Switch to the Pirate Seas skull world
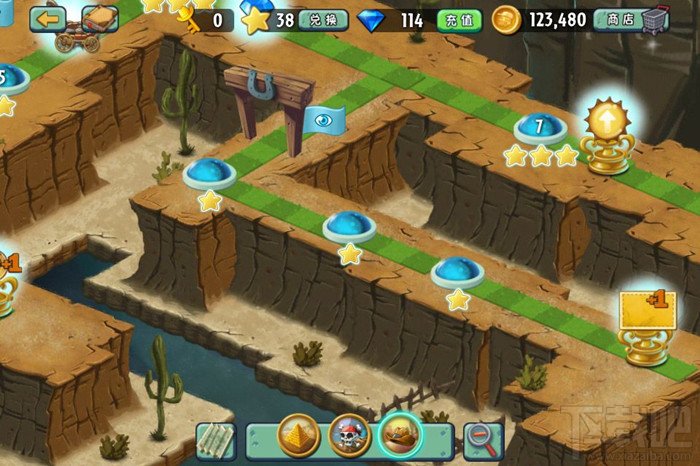The image size is (700, 466). [x=349, y=436]
